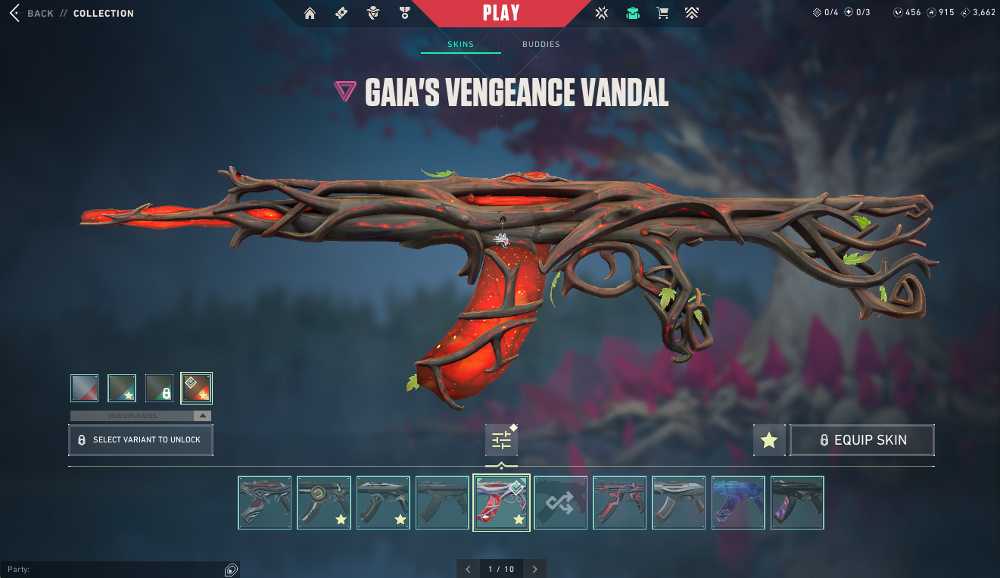This screenshot has width=1000, height=578.
Task: Select the blue galaxy Vandal skin thumbnail
Action: [x=738, y=503]
